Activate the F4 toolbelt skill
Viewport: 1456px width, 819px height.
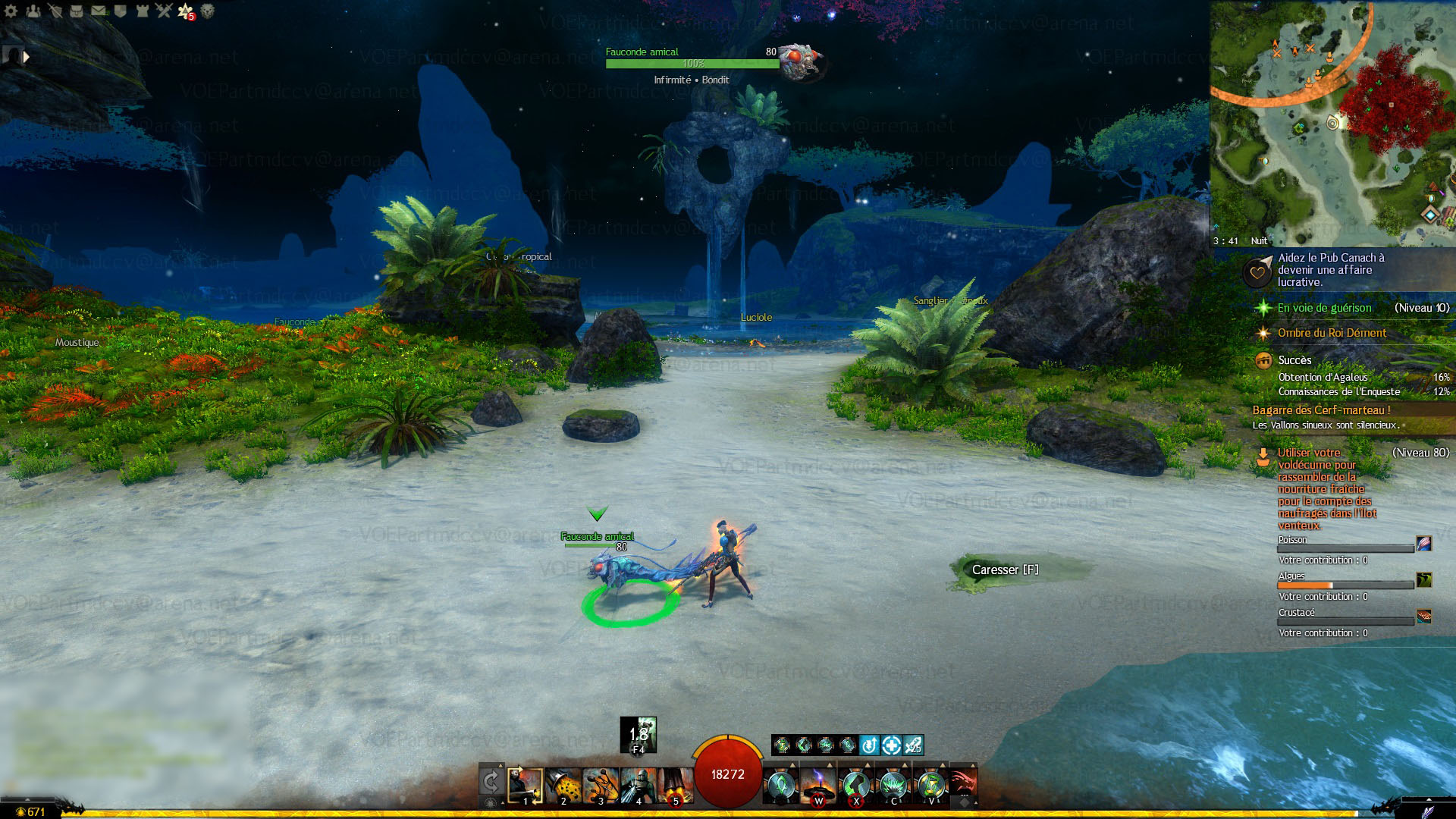coord(639,734)
